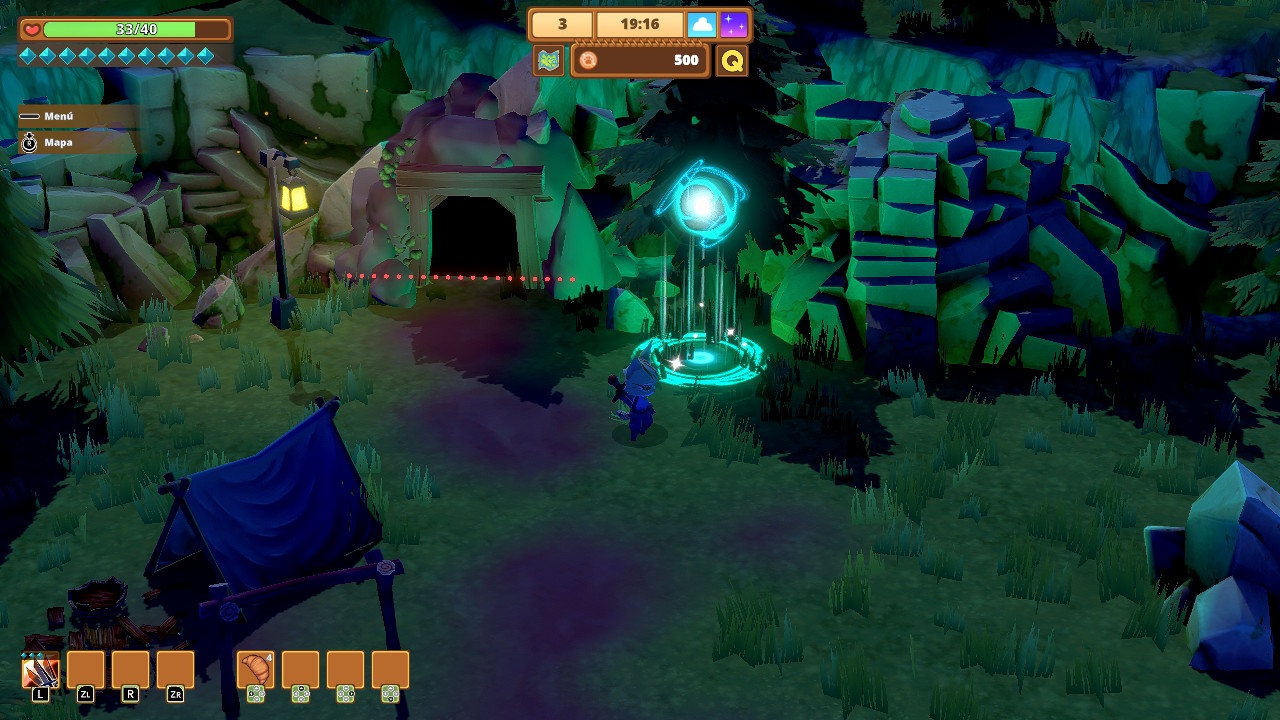The width and height of the screenshot is (1280, 720).
Task: Open the Mapa entry
Action: click(x=58, y=142)
